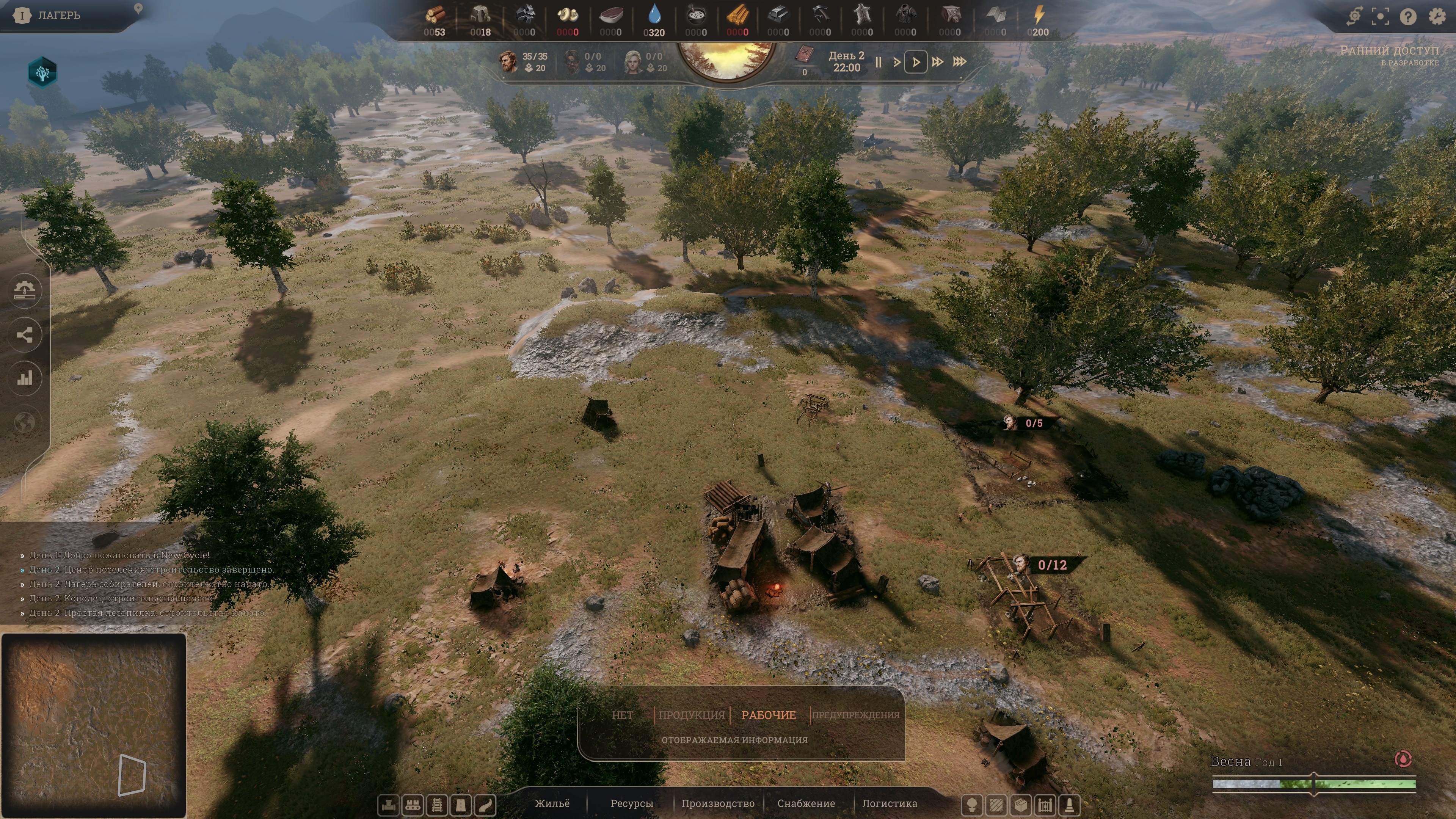Set game speed to double fast-forward
The width and height of the screenshot is (1456, 819).
937,62
